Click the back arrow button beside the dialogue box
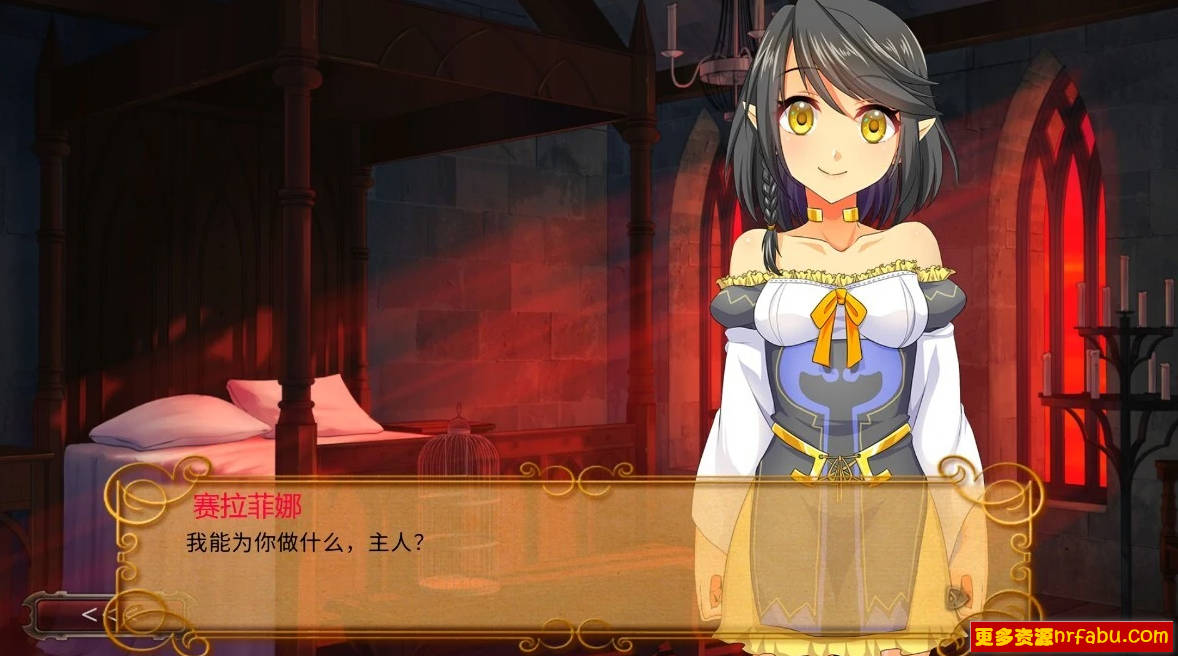This screenshot has height=656, width=1178. click(x=89, y=614)
